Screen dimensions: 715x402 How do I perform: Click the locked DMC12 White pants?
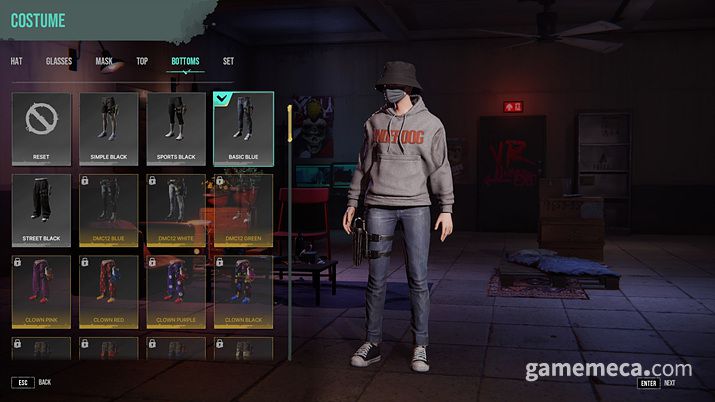(x=176, y=210)
